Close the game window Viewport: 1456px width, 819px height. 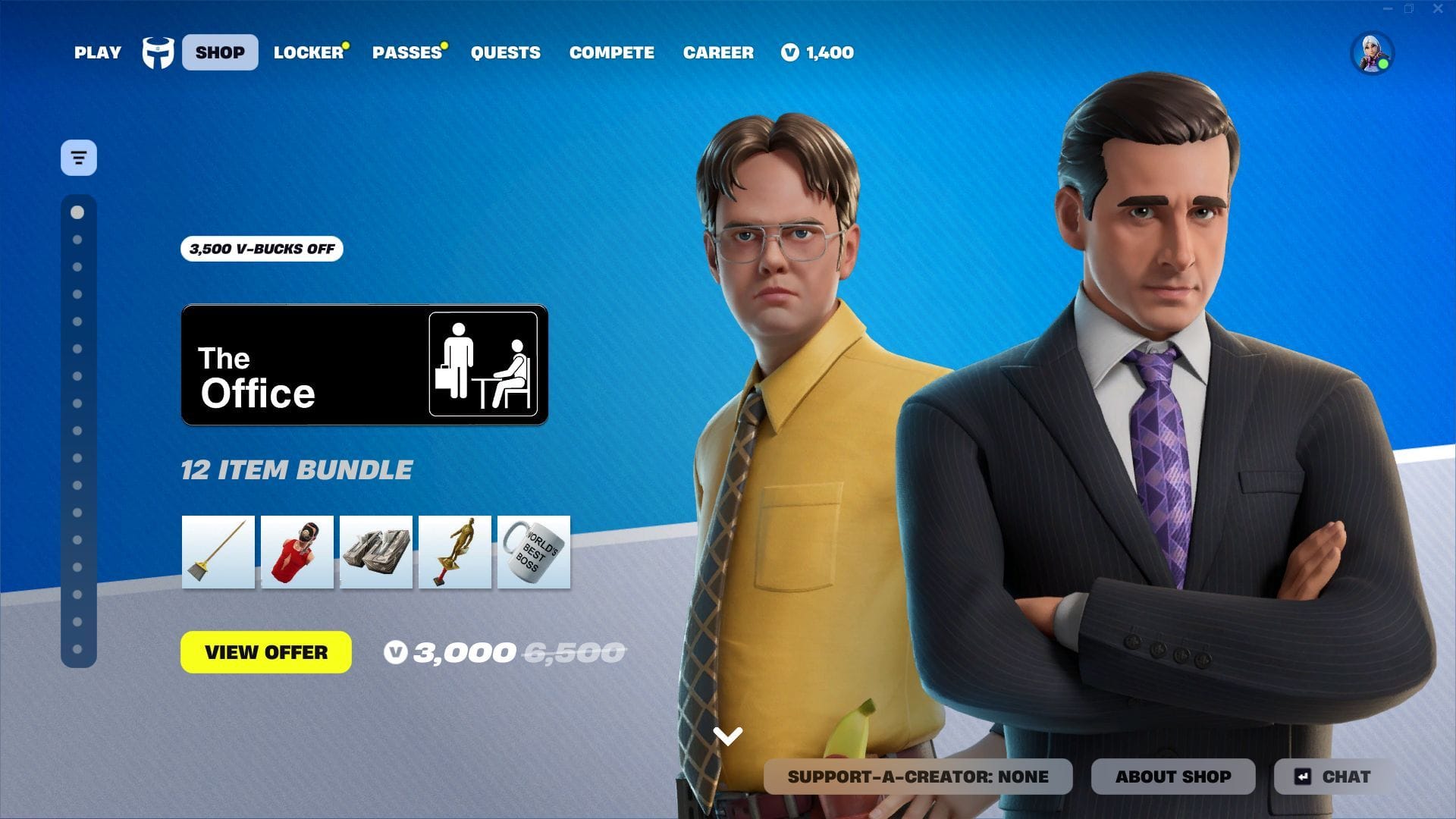coord(1438,9)
